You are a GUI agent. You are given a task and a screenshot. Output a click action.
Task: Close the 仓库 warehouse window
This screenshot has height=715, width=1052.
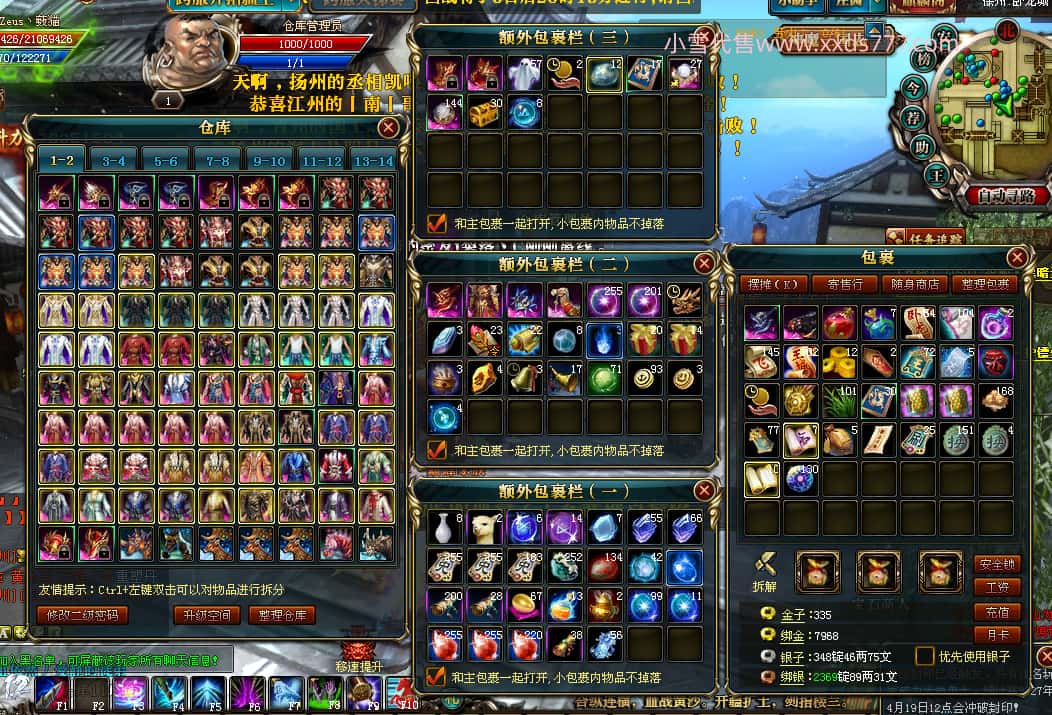pyautogui.click(x=388, y=127)
